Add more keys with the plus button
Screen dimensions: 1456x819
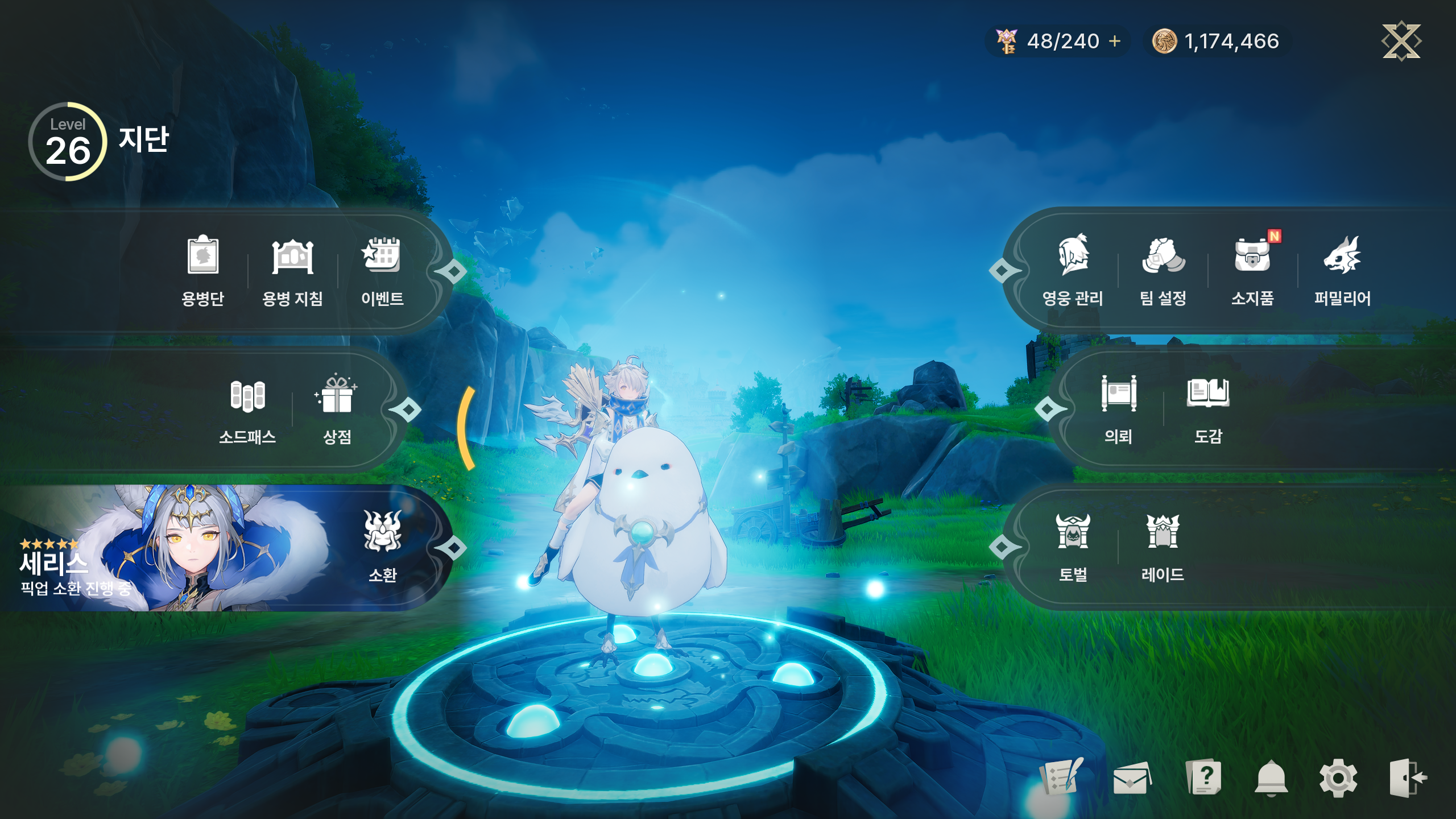(x=1115, y=42)
